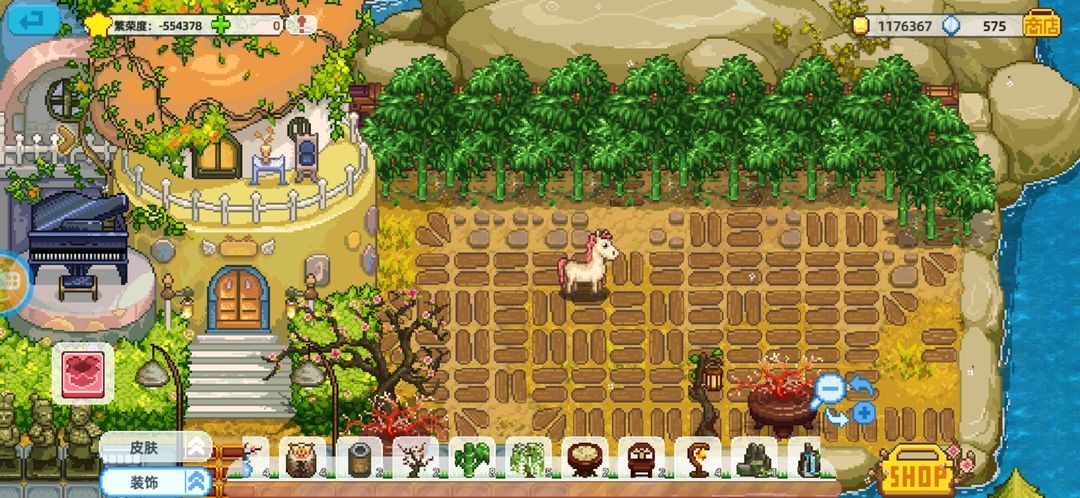Image resolution: width=1080 pixels, height=498 pixels.
Task: Open the red exclamation info icon
Action: point(299,24)
